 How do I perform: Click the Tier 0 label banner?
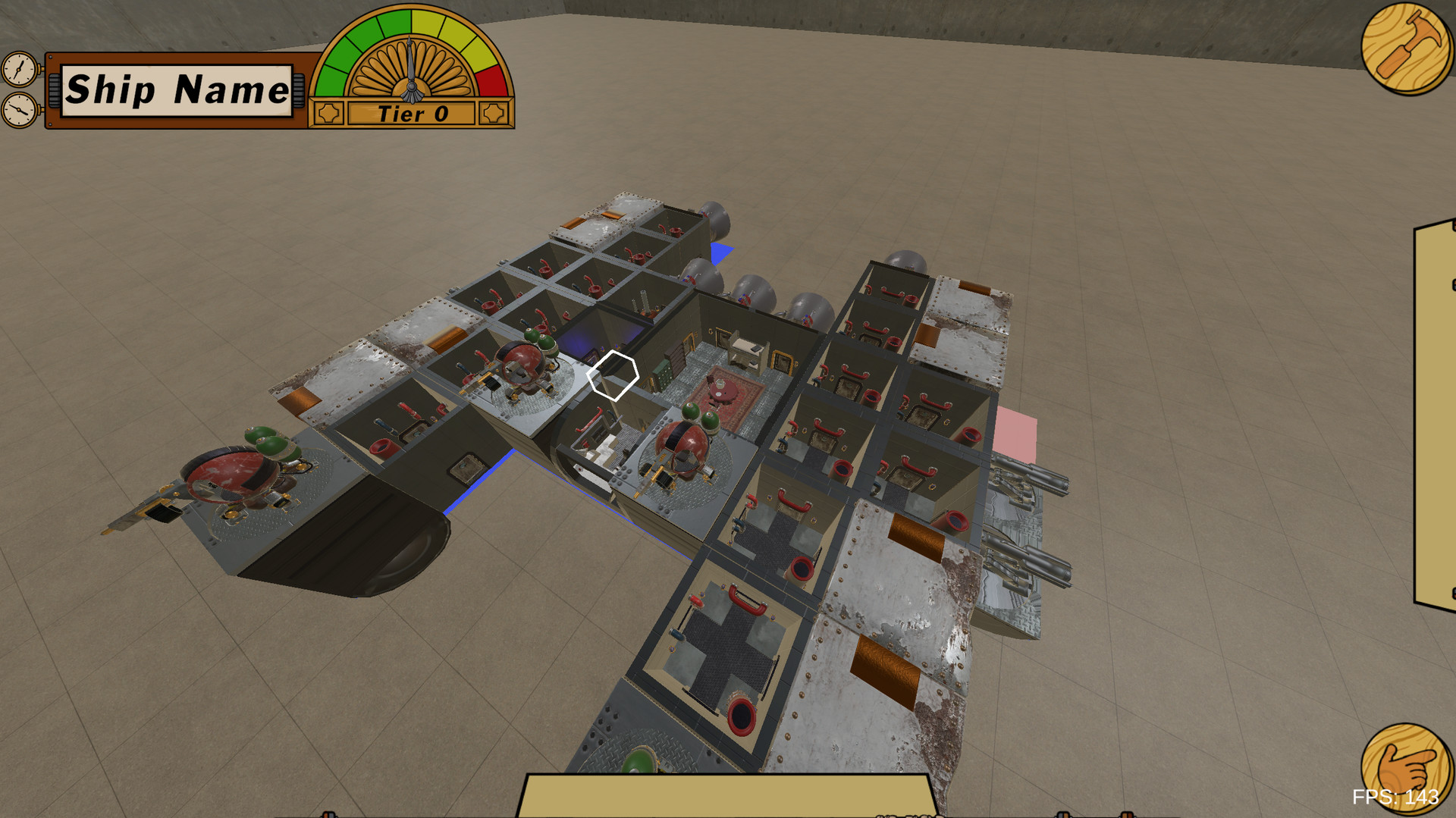point(411,114)
